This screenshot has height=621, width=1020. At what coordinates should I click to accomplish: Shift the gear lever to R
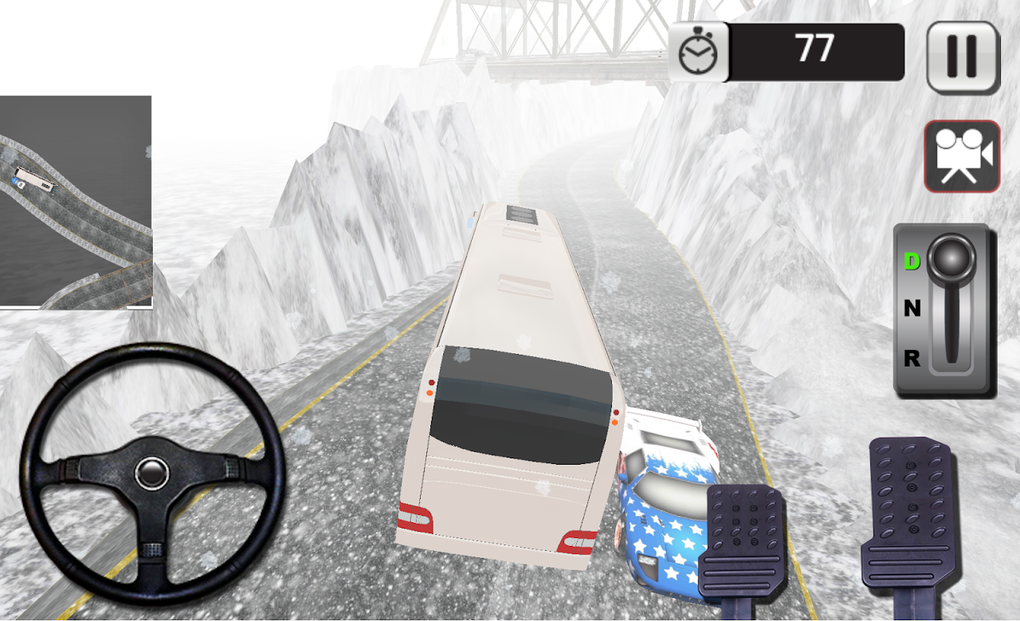point(911,357)
